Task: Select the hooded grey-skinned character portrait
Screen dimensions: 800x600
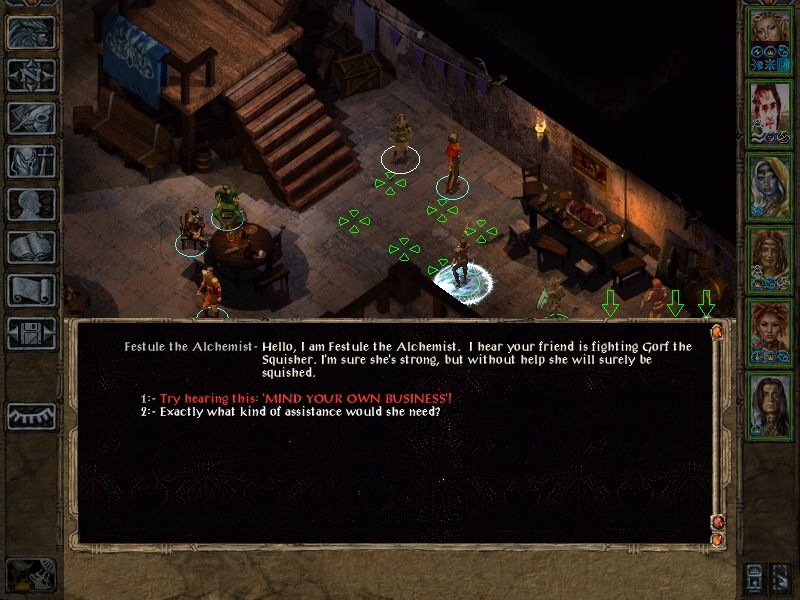Action: pyautogui.click(x=770, y=184)
